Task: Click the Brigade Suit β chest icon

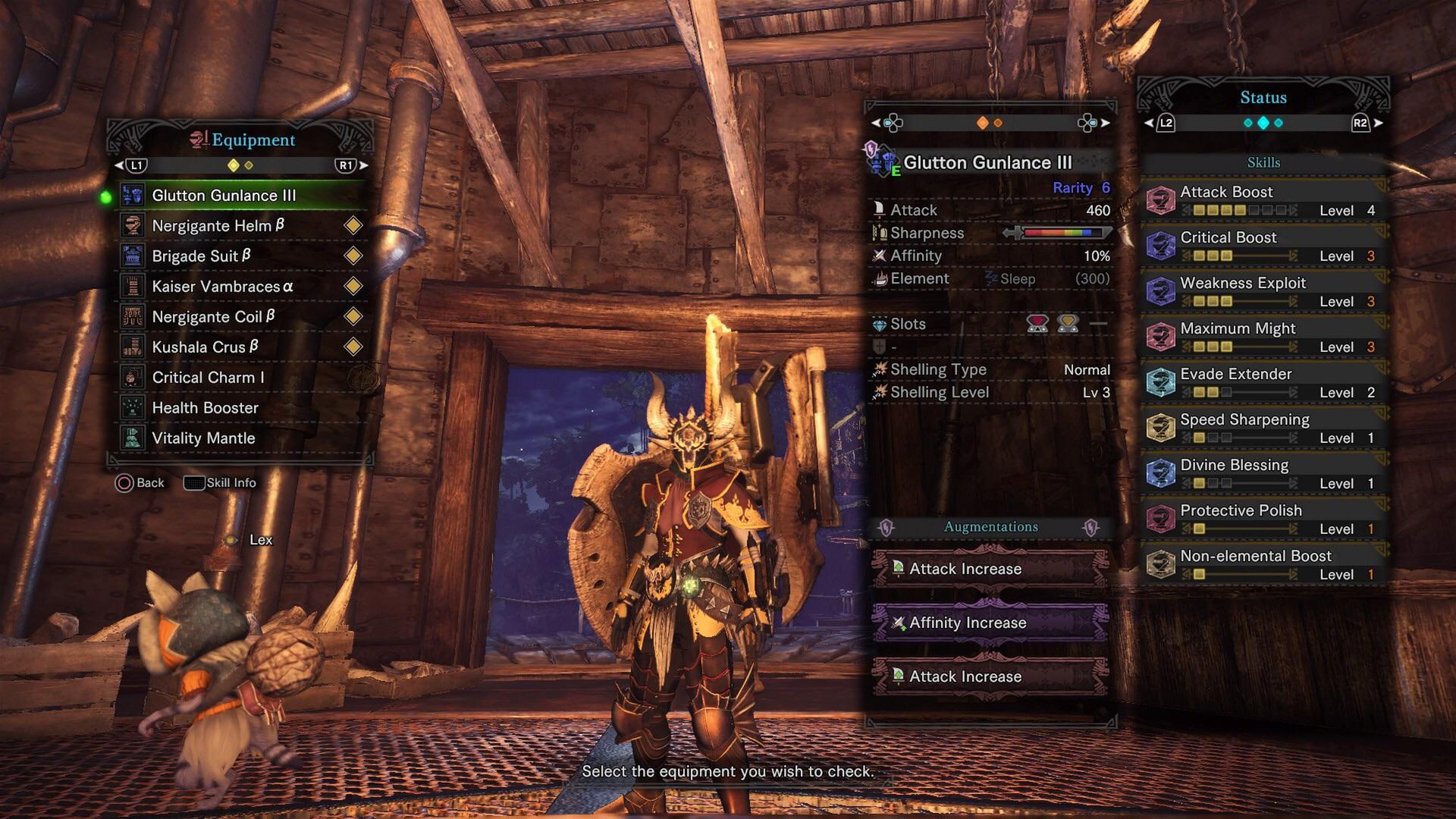Action: click(x=133, y=256)
